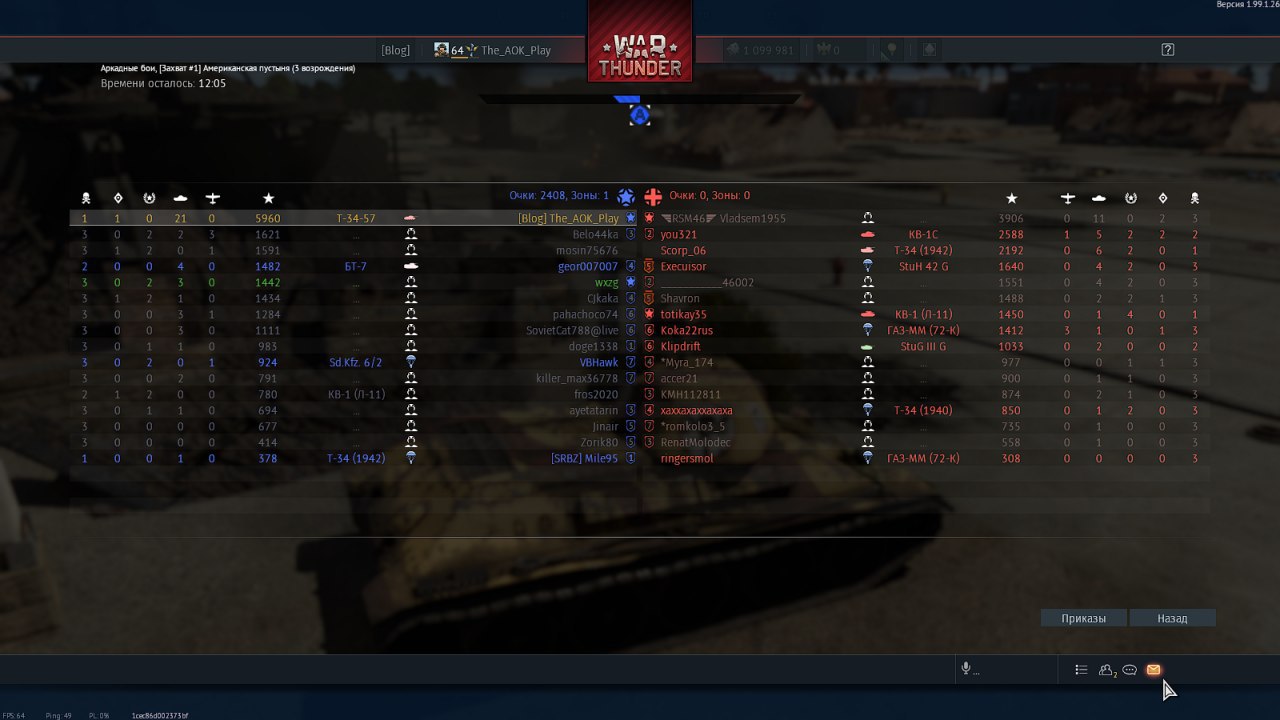Click the War Thunder logo

pyautogui.click(x=640, y=55)
